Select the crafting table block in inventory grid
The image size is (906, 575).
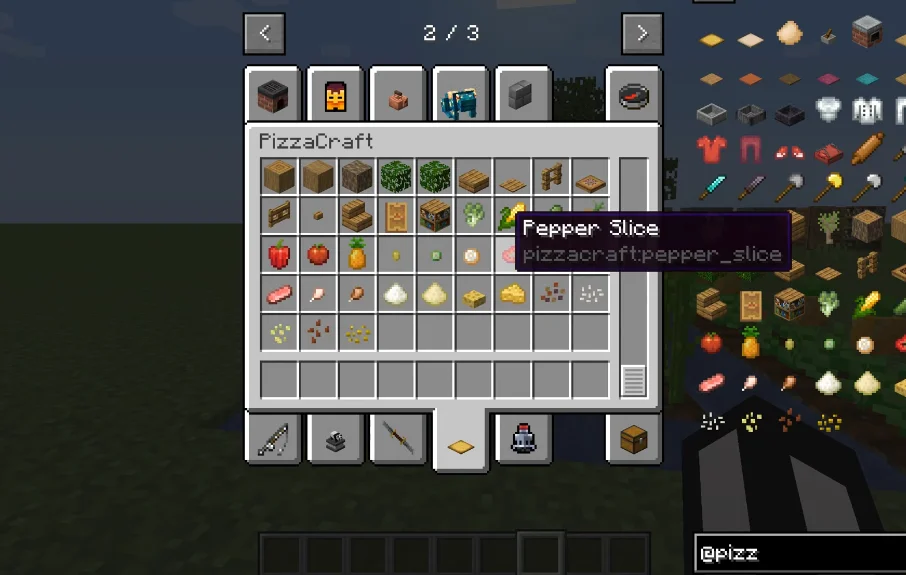point(435,214)
